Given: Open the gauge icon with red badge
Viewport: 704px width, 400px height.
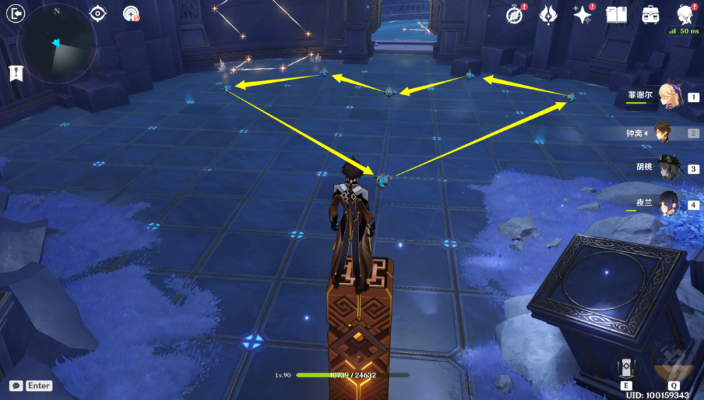Looking at the screenshot, I should (131, 14).
